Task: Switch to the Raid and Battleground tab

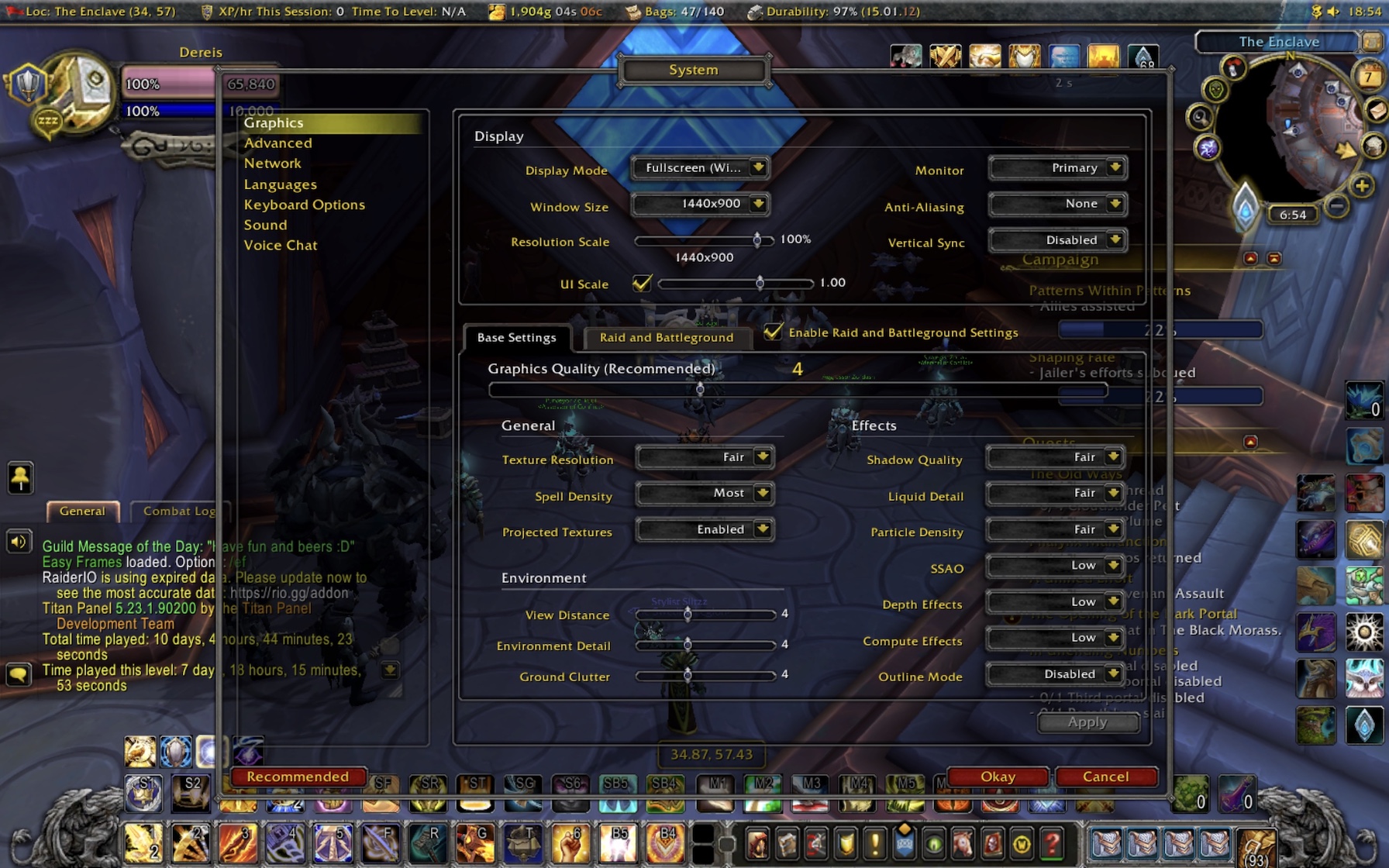Action: [x=666, y=338]
